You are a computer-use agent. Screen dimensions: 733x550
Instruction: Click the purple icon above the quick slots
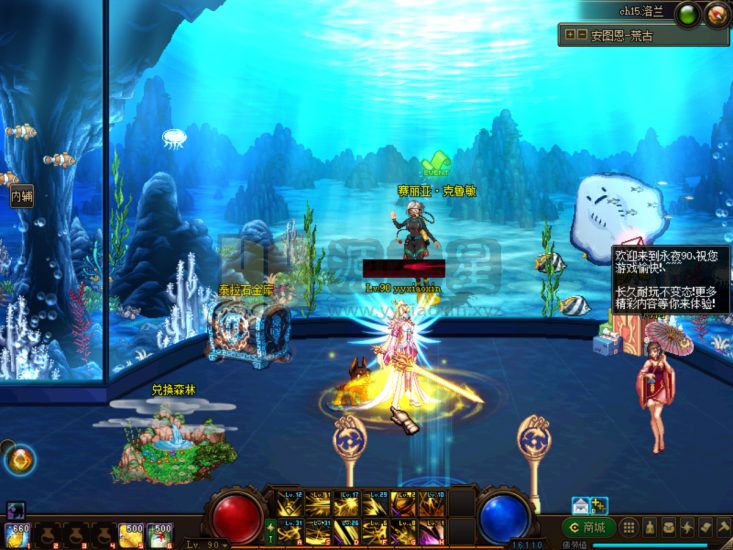tap(15, 510)
